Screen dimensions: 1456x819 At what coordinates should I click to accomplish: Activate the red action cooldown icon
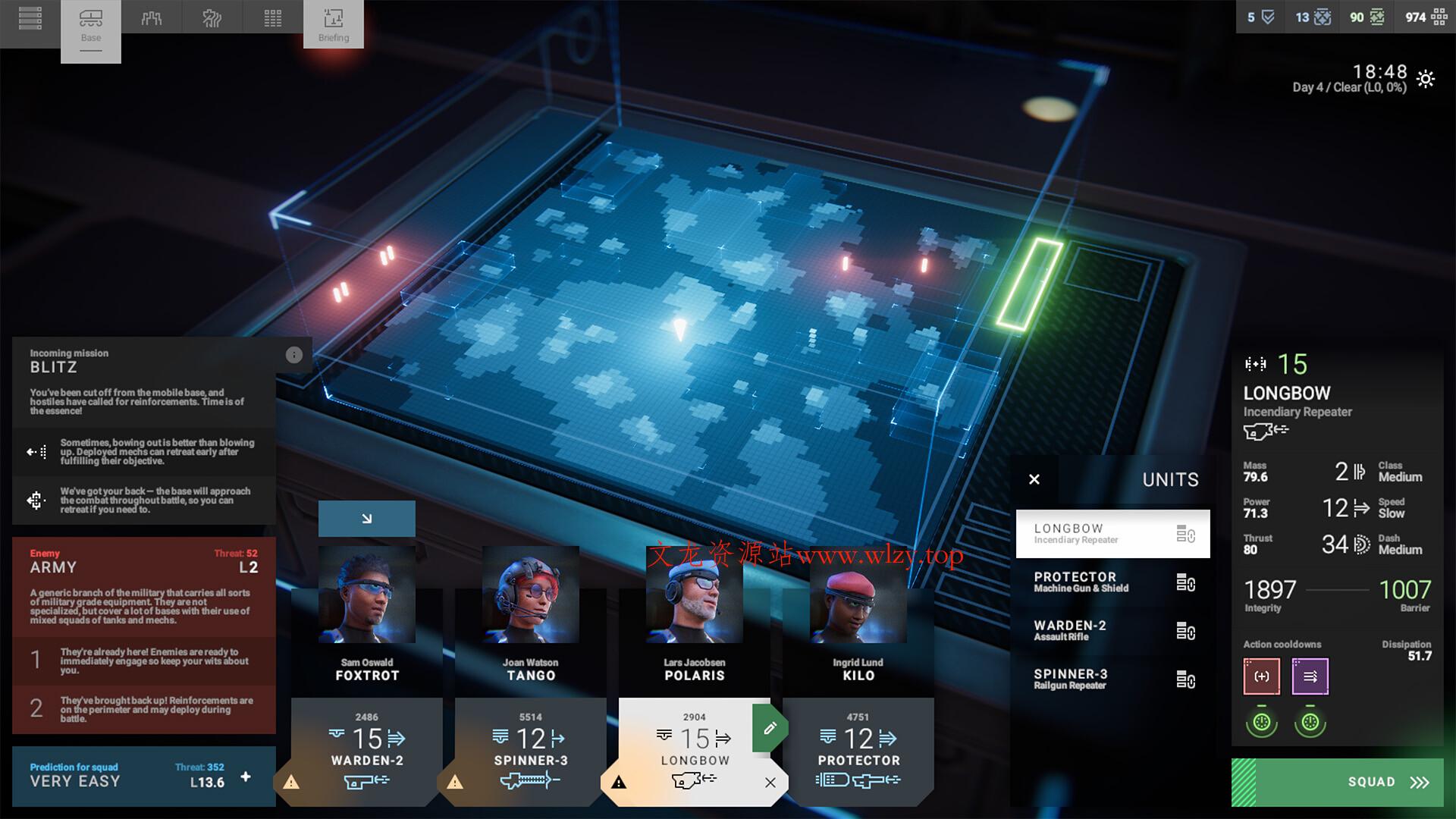point(1262,676)
